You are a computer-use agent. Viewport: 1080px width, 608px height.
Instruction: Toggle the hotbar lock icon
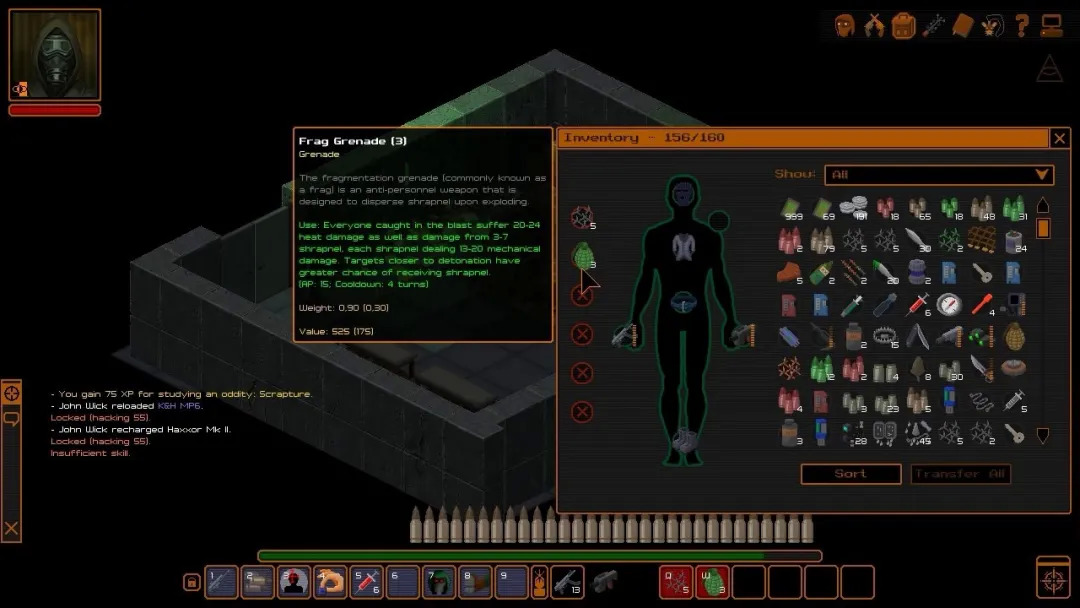point(192,582)
